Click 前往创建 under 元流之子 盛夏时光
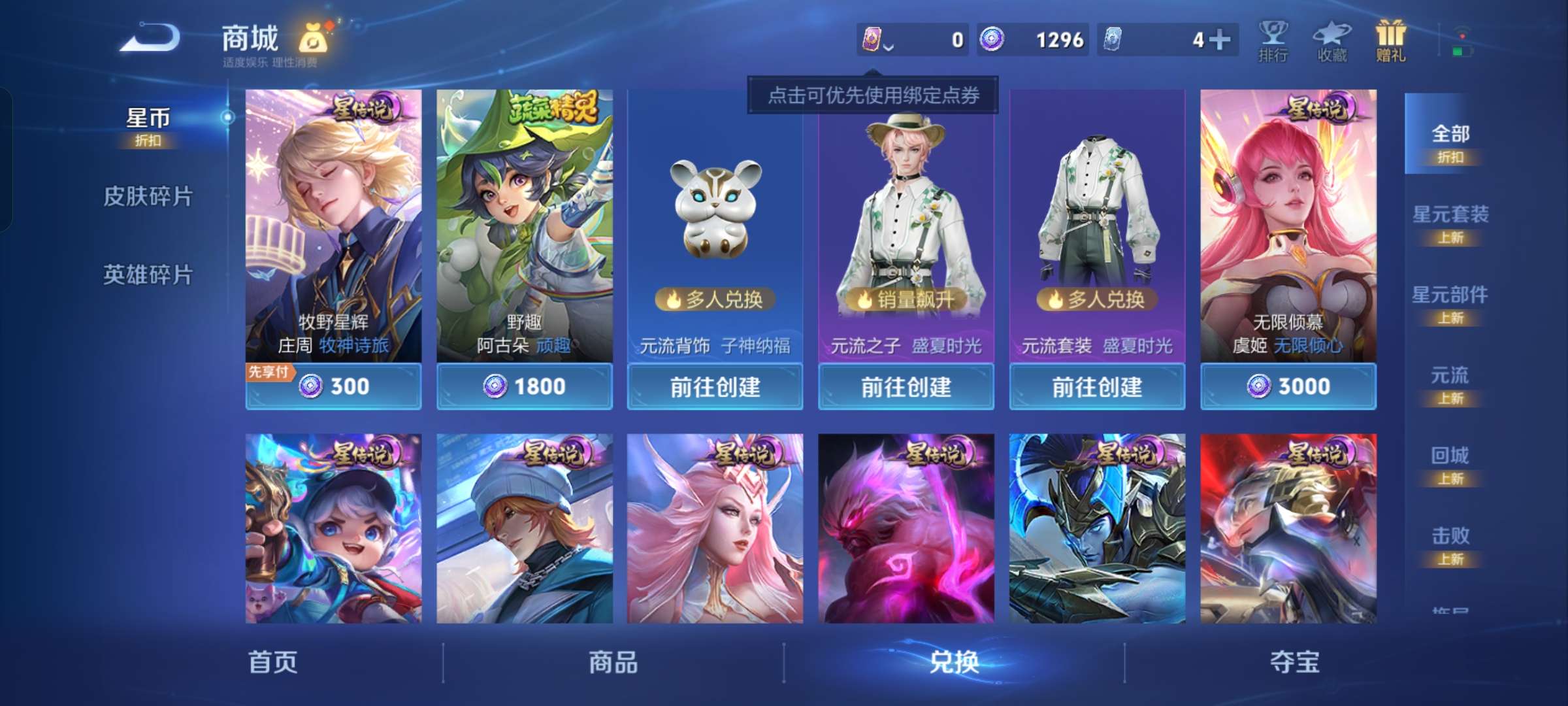 (907, 386)
